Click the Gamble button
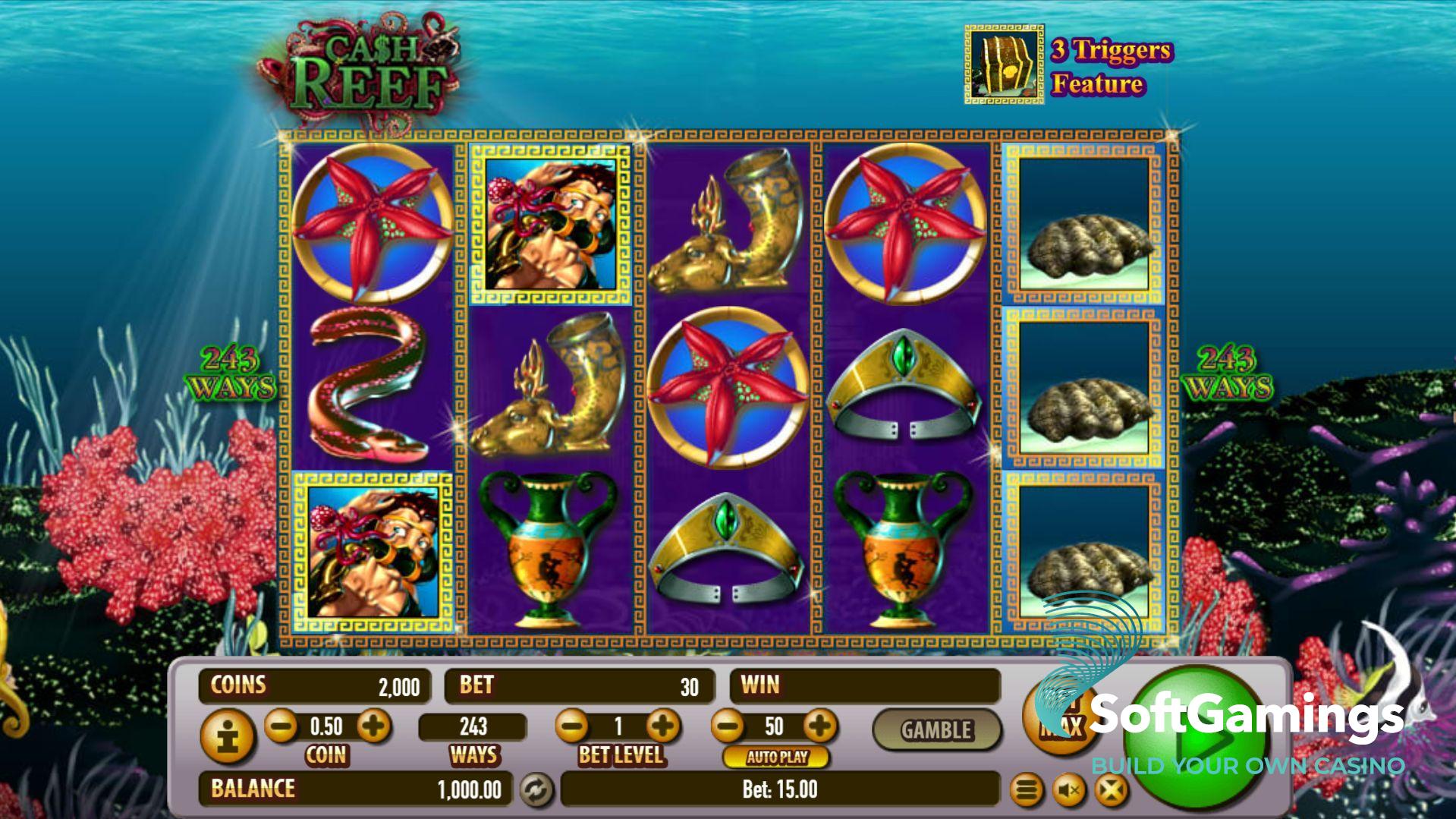This screenshot has height=819, width=1456. (936, 730)
